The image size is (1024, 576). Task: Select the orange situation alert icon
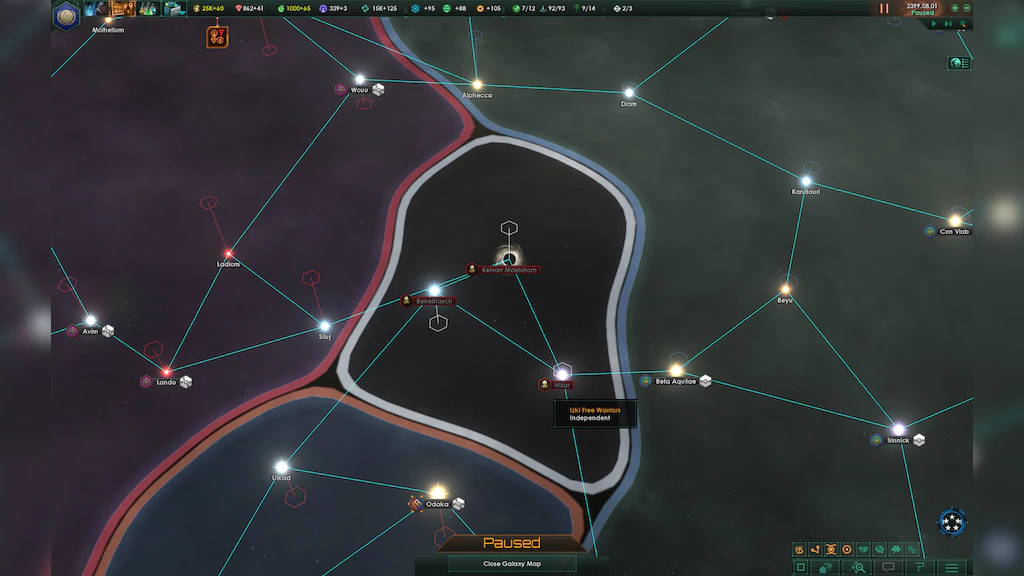pos(217,37)
